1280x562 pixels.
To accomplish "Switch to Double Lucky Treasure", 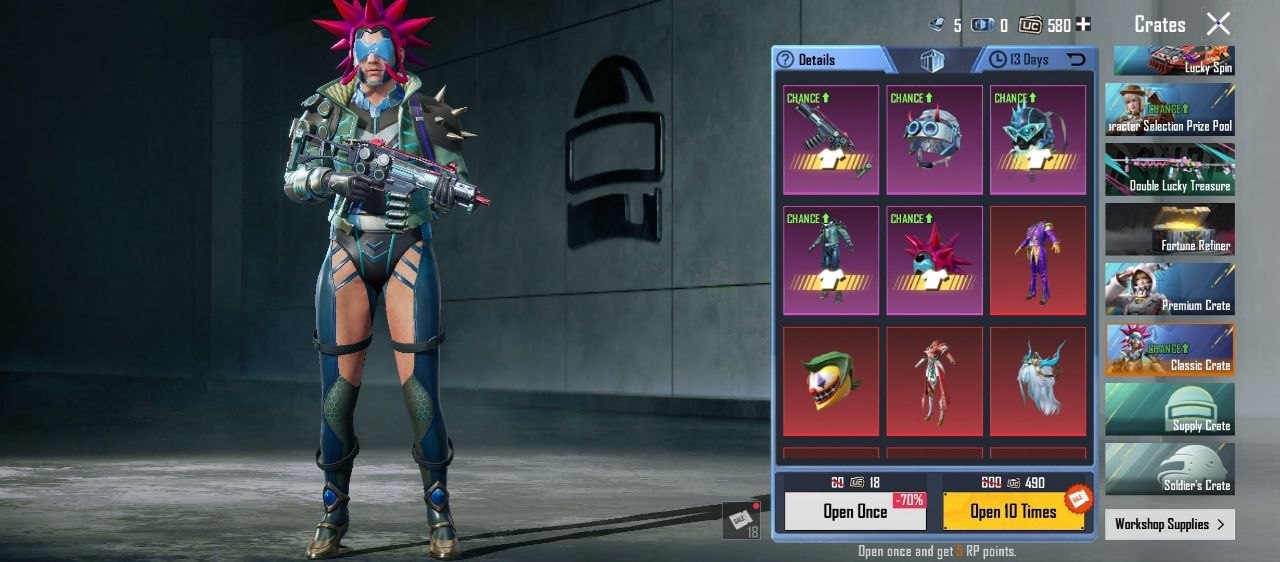I will tap(1169, 169).
